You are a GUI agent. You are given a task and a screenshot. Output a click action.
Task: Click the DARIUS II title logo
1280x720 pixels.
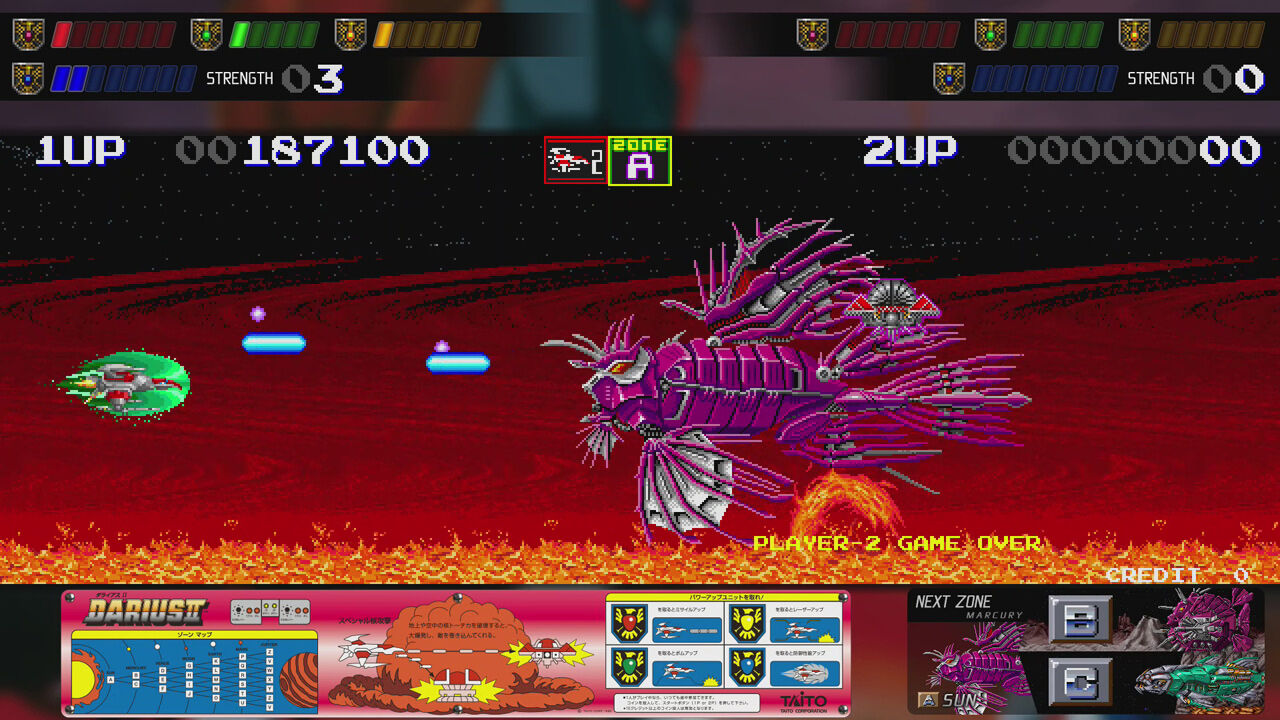(x=145, y=610)
